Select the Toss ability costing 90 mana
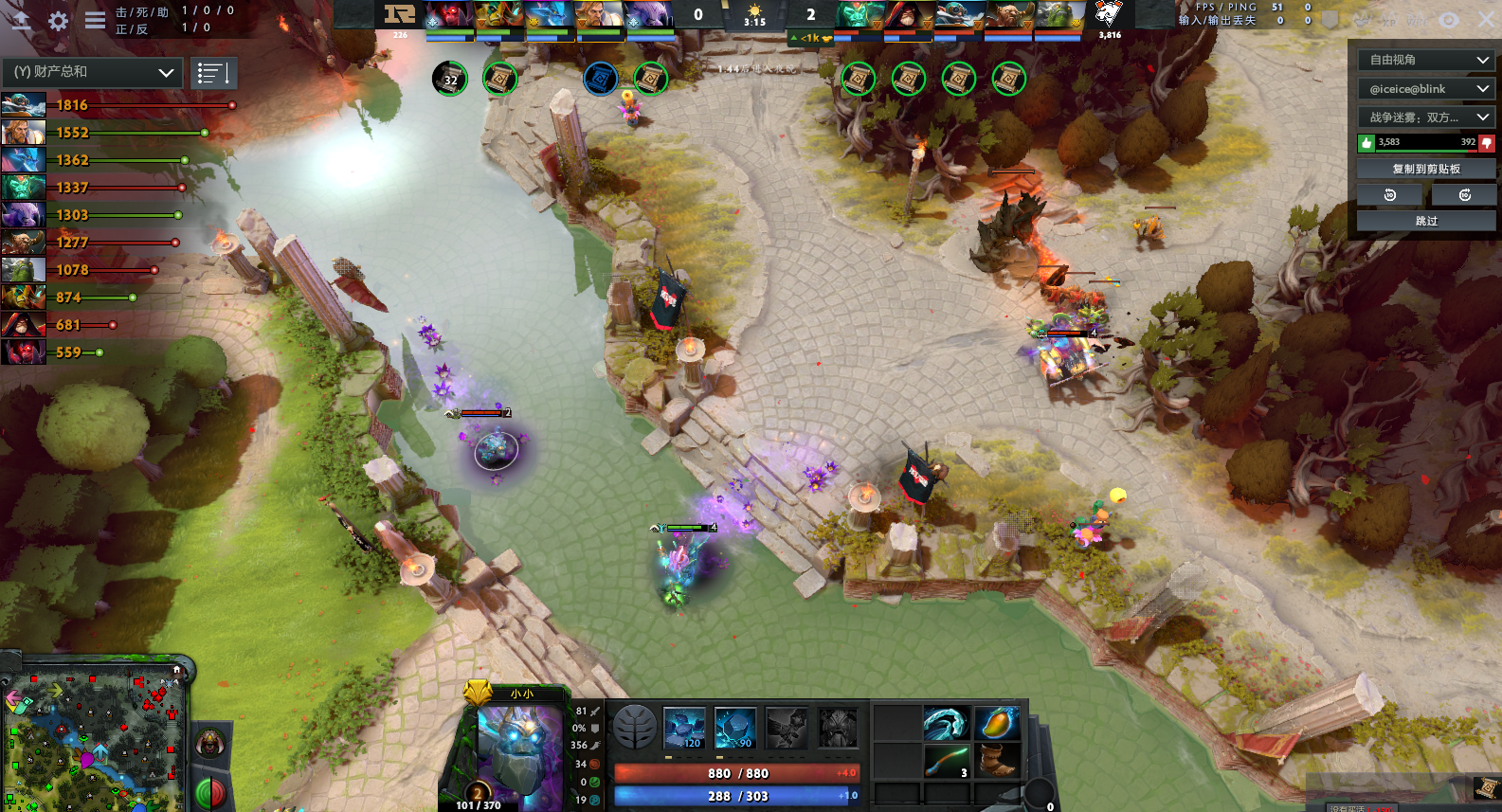Image resolution: width=1502 pixels, height=812 pixels. click(x=735, y=728)
